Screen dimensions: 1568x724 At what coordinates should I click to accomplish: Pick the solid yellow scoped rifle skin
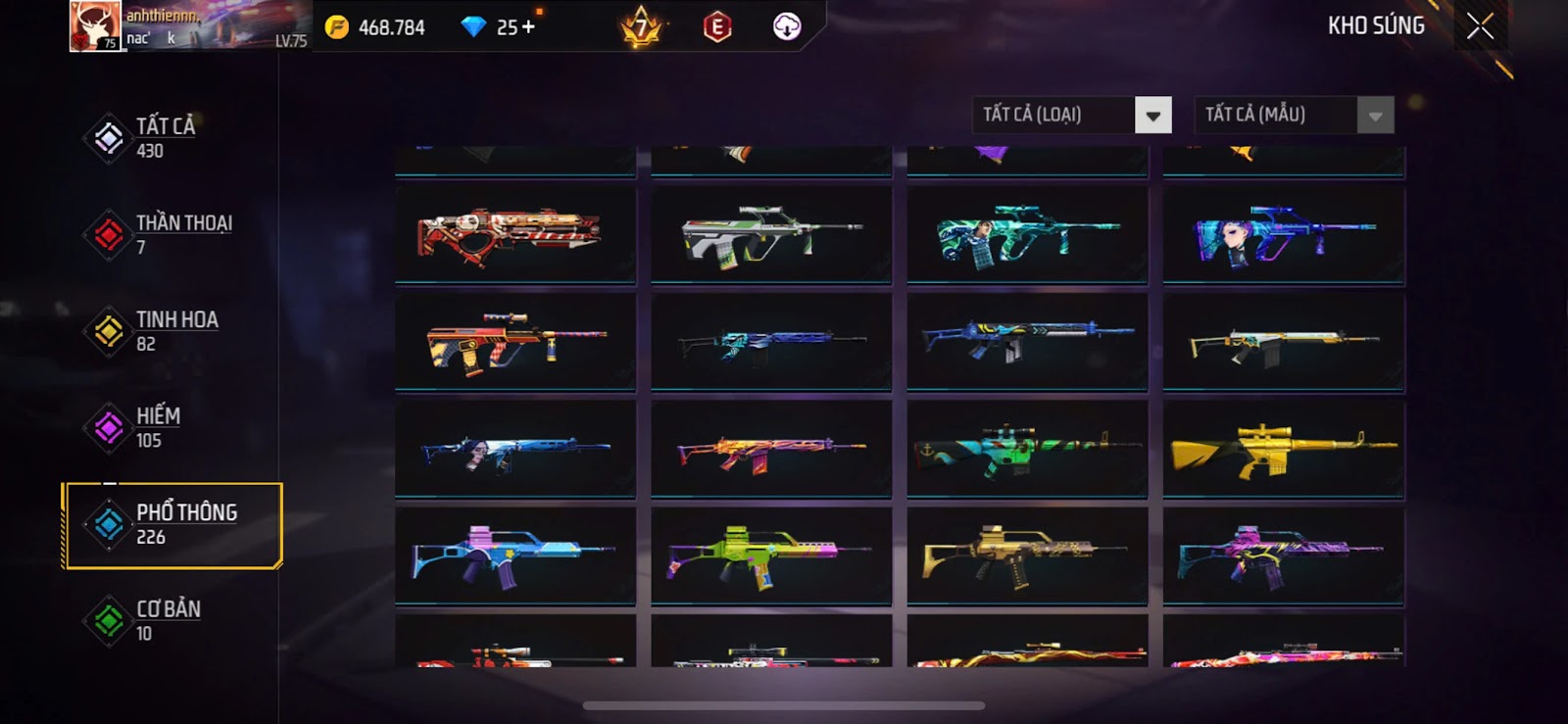click(x=1283, y=450)
